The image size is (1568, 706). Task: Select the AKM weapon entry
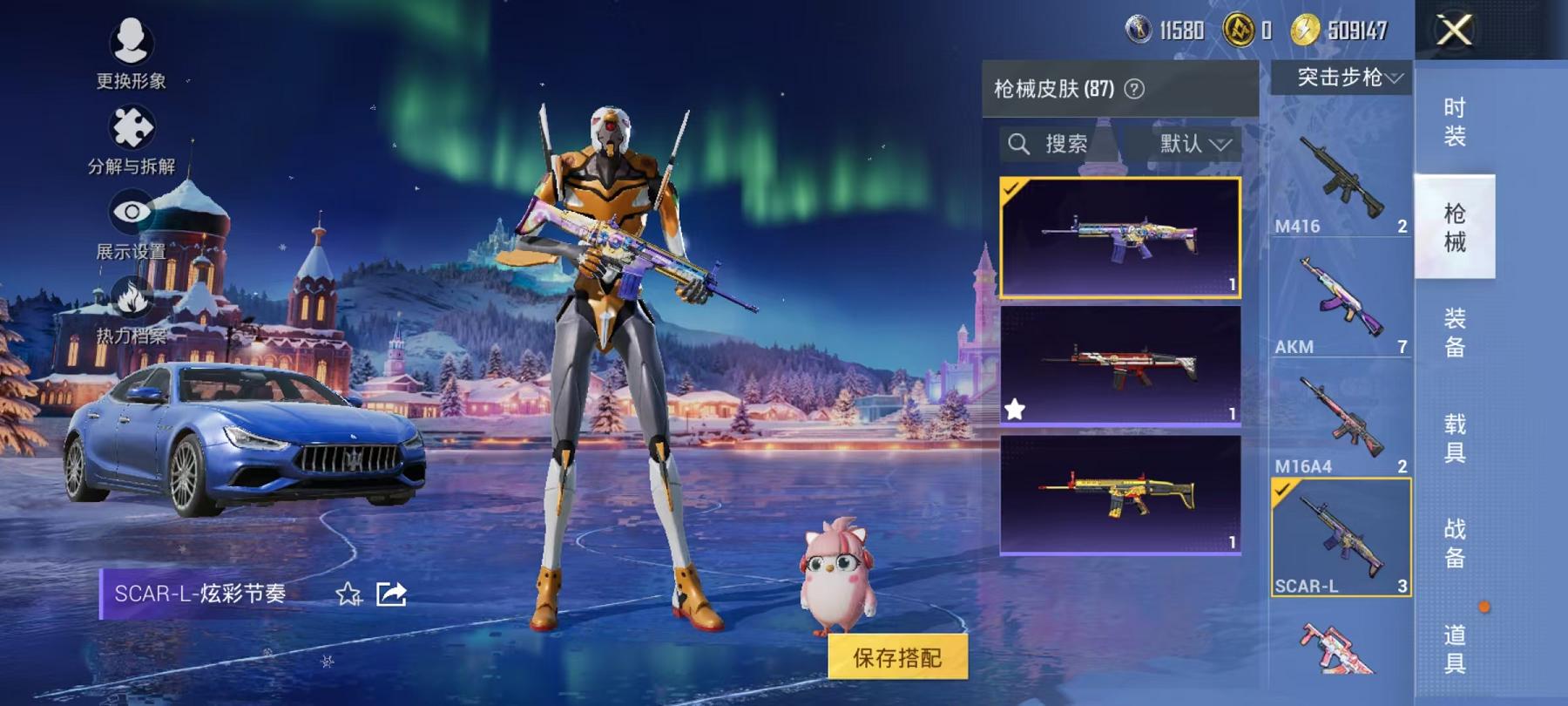1340,305
